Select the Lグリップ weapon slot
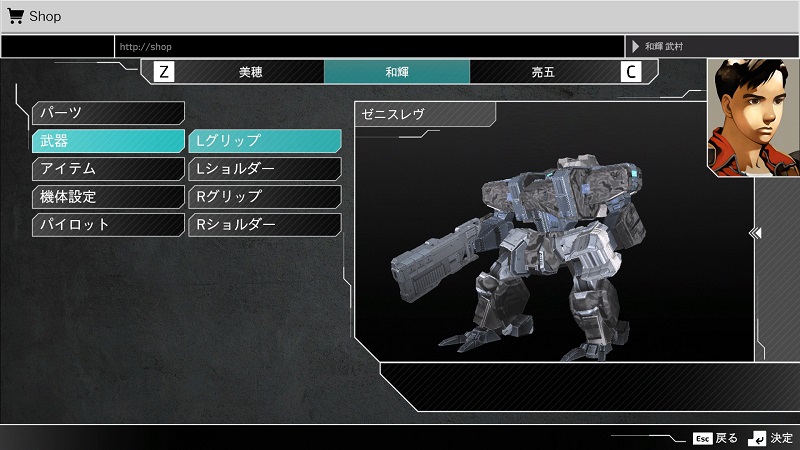Viewport: 800px width, 450px height. pos(264,141)
